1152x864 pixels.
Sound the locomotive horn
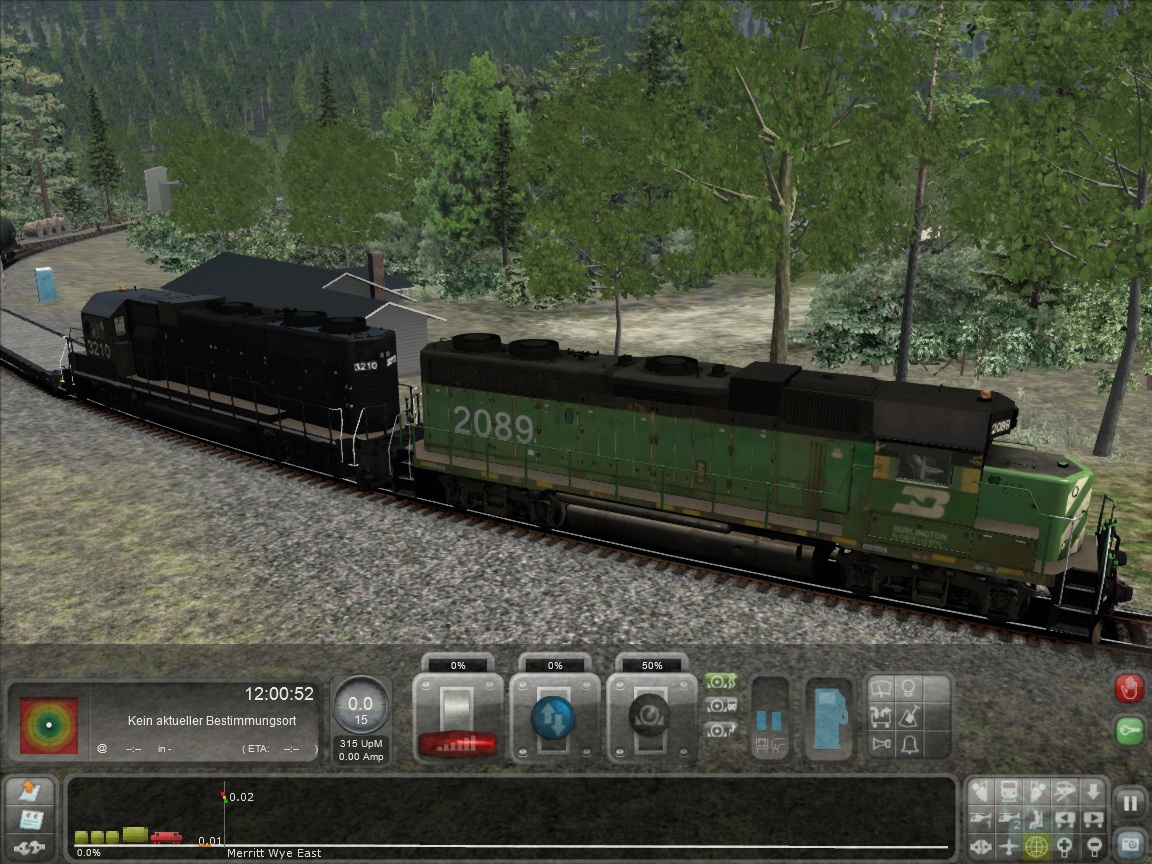[x=882, y=744]
